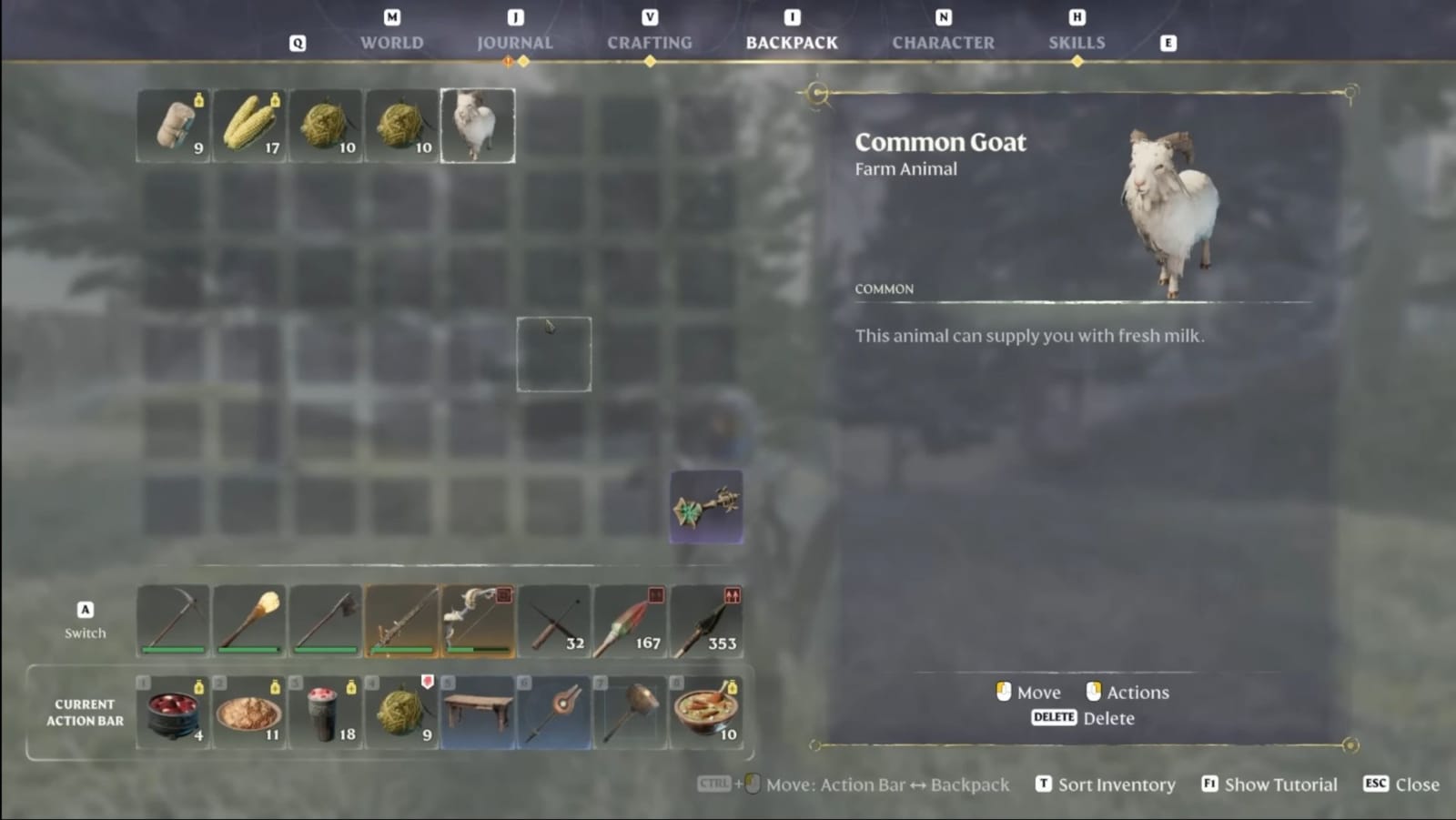Switch to the CRAFTING tab

click(x=650, y=41)
